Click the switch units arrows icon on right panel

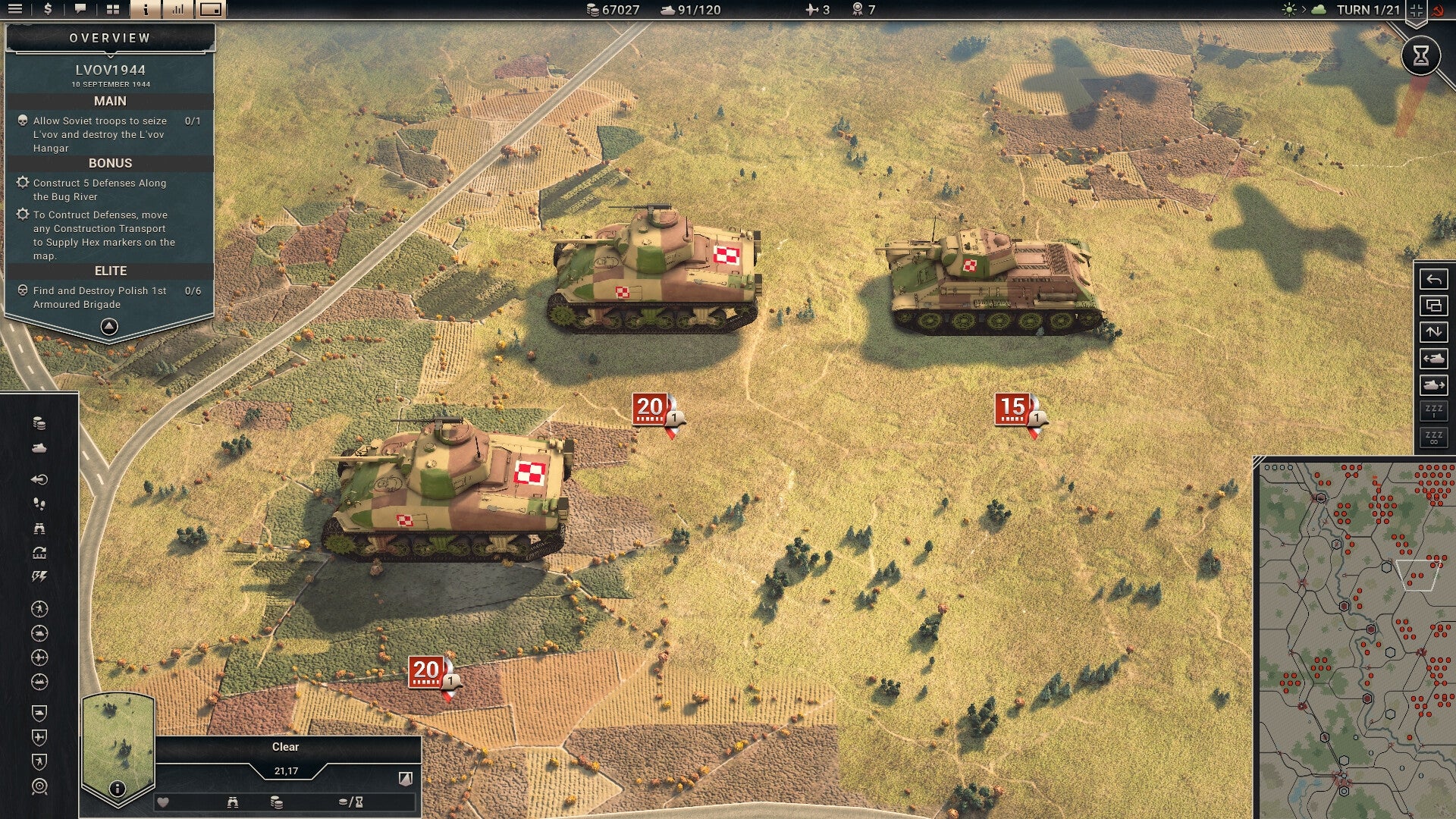(1433, 332)
